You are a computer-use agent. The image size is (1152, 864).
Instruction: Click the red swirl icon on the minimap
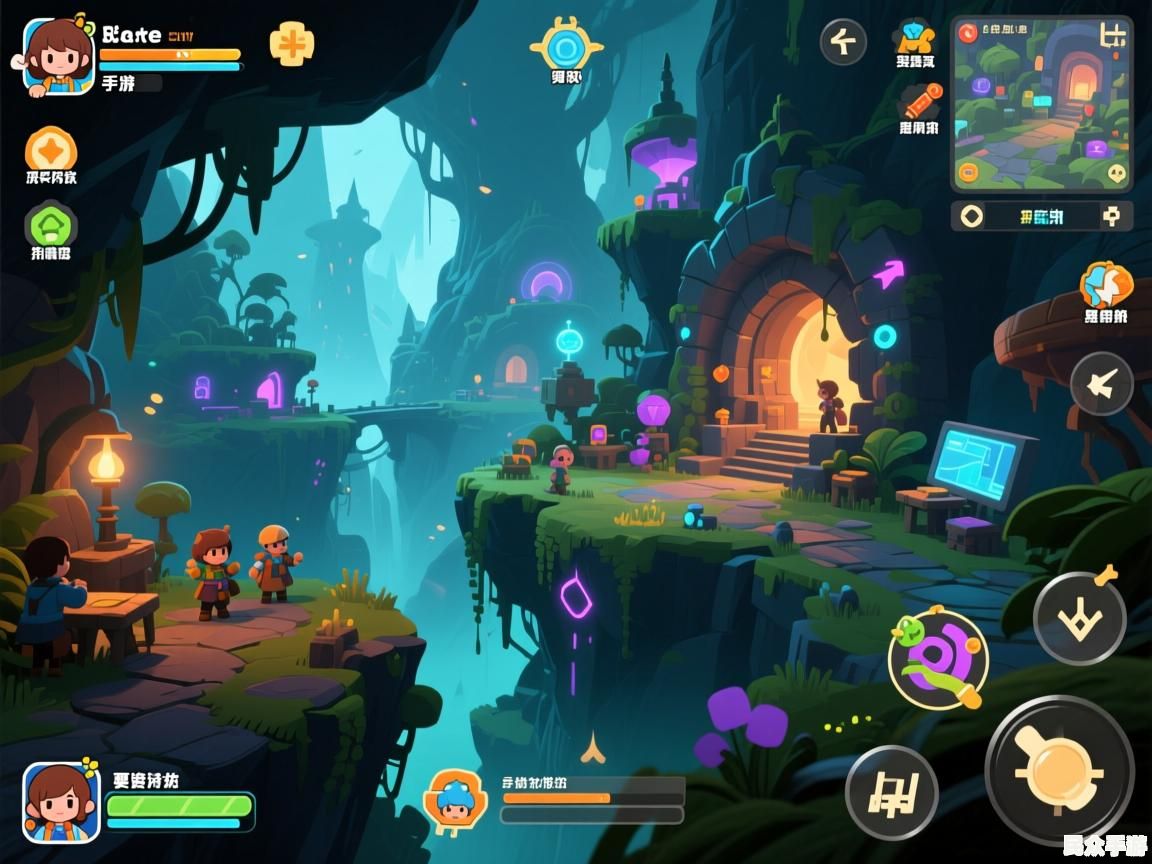968,33
